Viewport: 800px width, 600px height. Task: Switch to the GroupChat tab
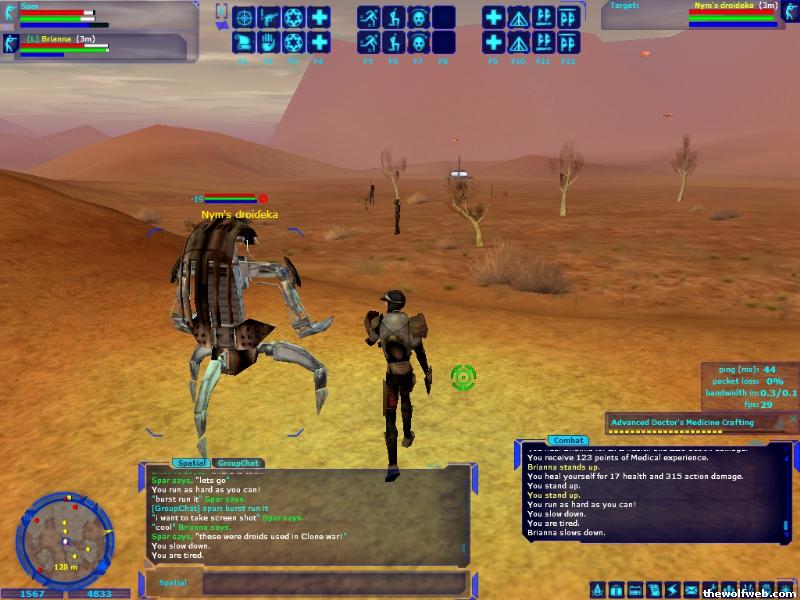click(238, 463)
